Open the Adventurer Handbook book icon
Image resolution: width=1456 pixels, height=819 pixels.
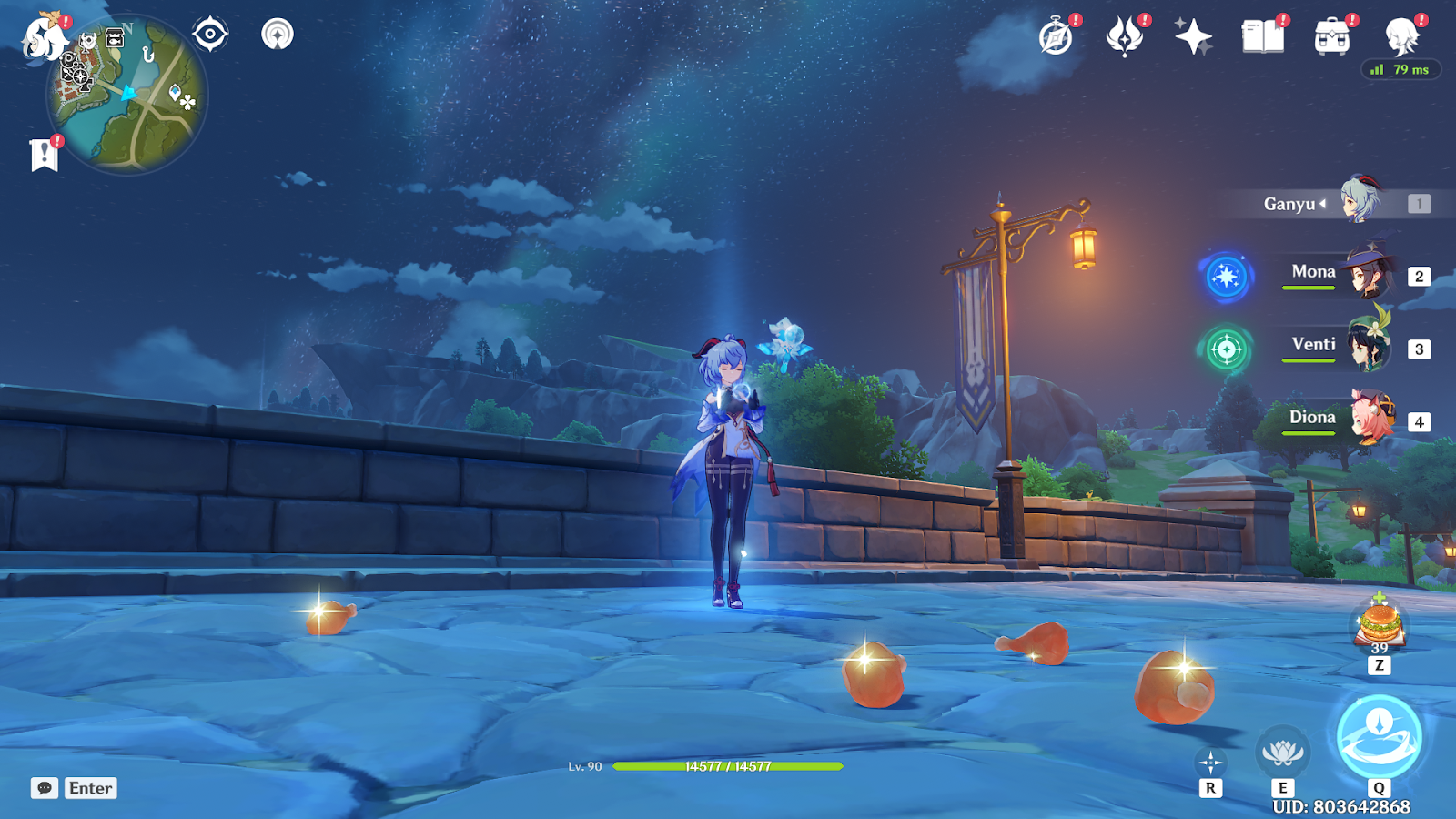pos(1262,37)
